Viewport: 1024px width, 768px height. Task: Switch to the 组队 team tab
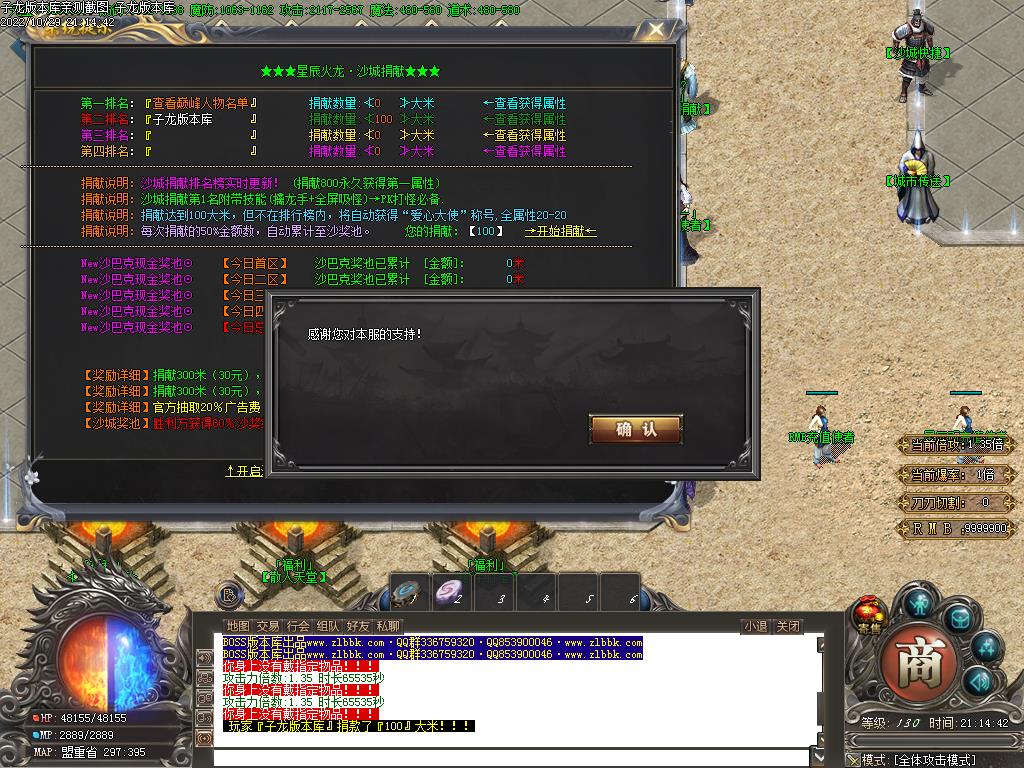[x=327, y=626]
